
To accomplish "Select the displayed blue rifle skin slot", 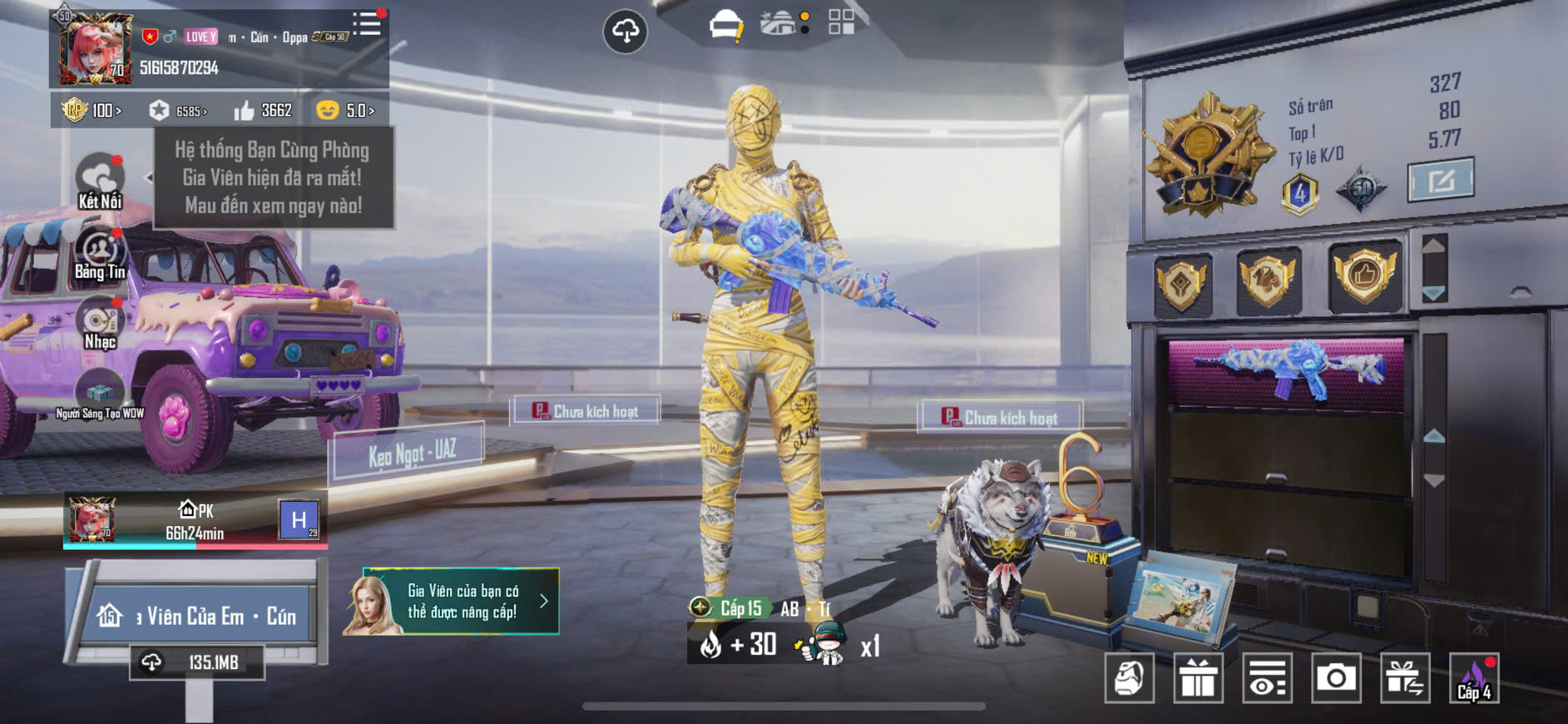I will point(1287,369).
